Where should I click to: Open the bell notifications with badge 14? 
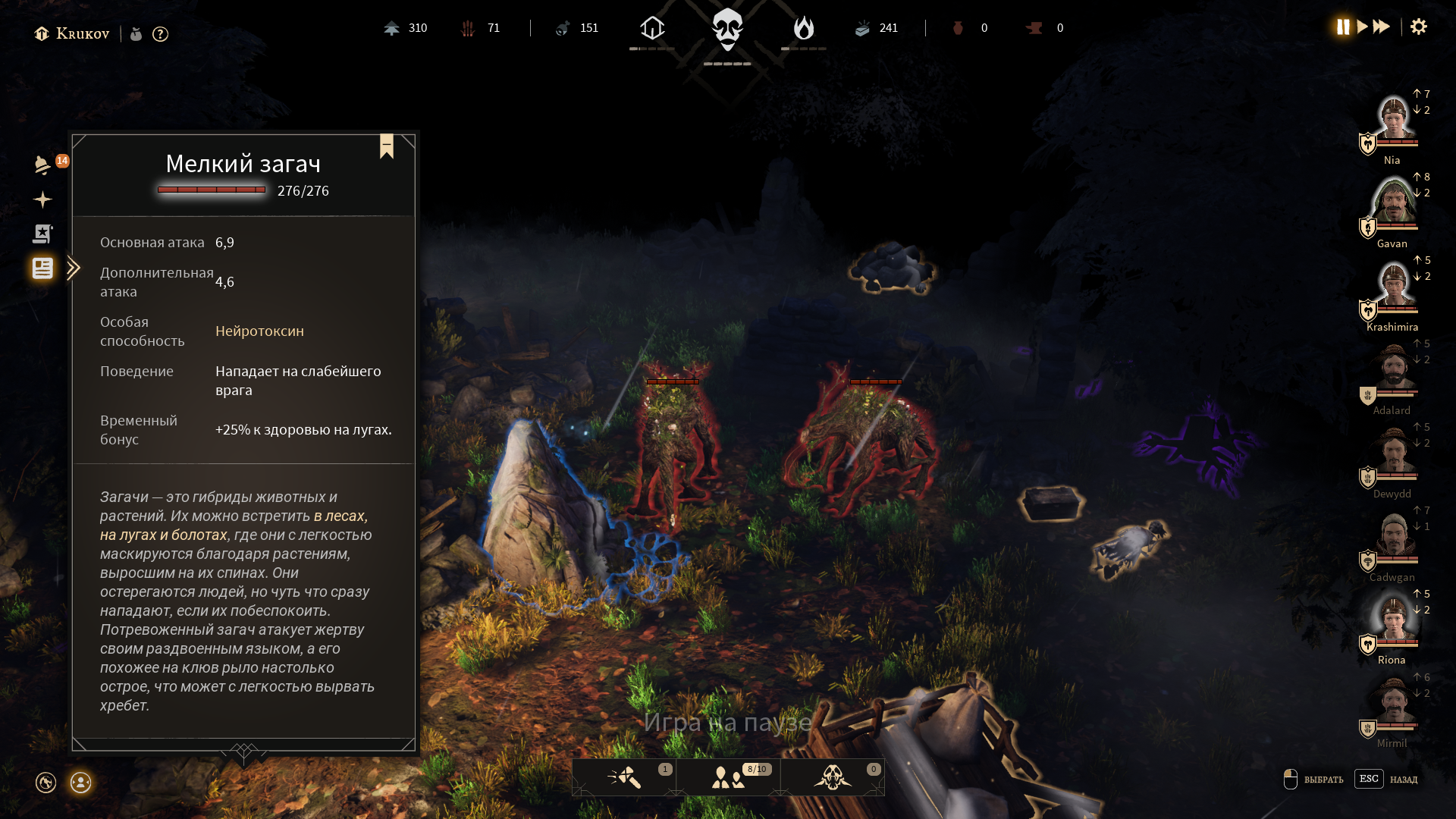[x=43, y=165]
